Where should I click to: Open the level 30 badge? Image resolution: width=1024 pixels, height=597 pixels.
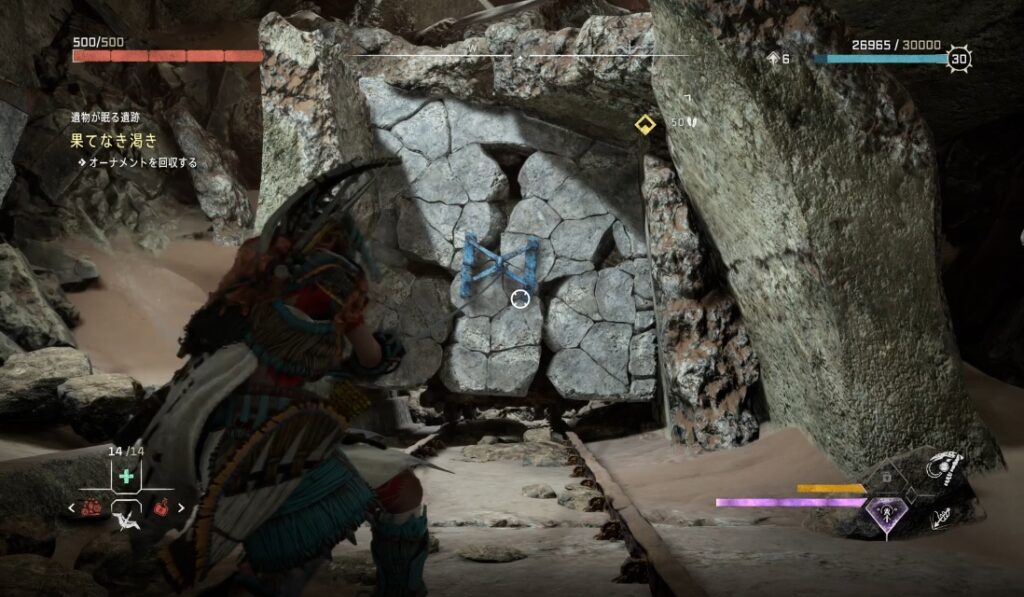point(960,58)
